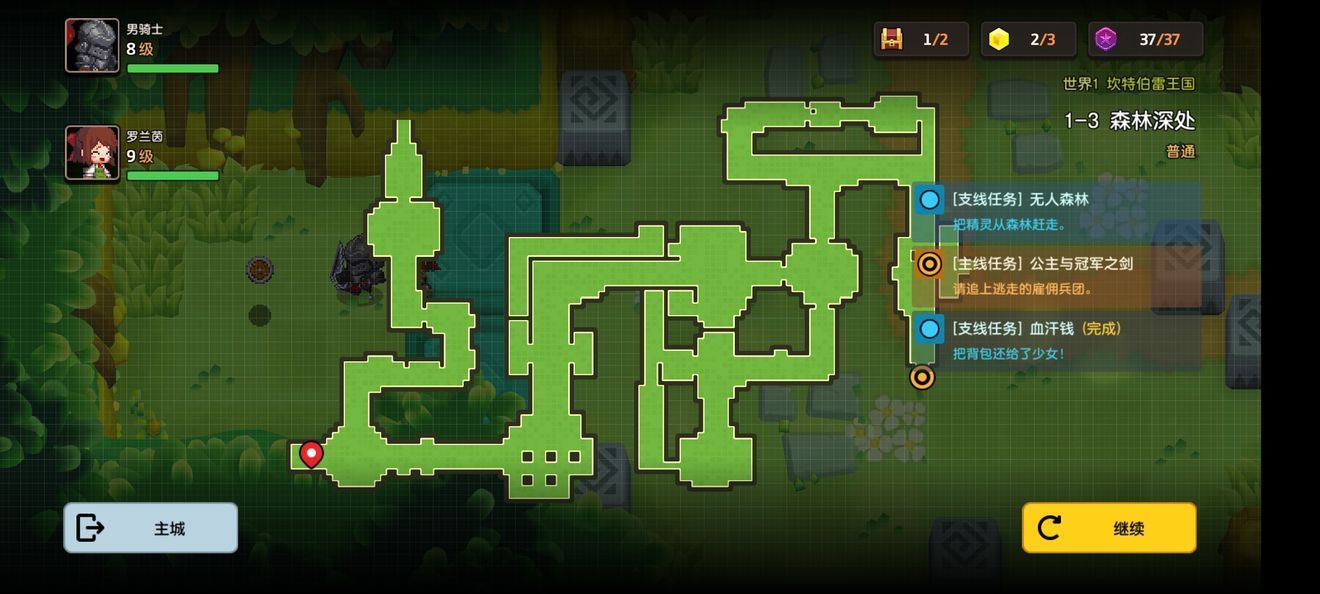The width and height of the screenshot is (1320, 594).
Task: Select the 罗兰茵 hero portrait
Action: (x=92, y=153)
